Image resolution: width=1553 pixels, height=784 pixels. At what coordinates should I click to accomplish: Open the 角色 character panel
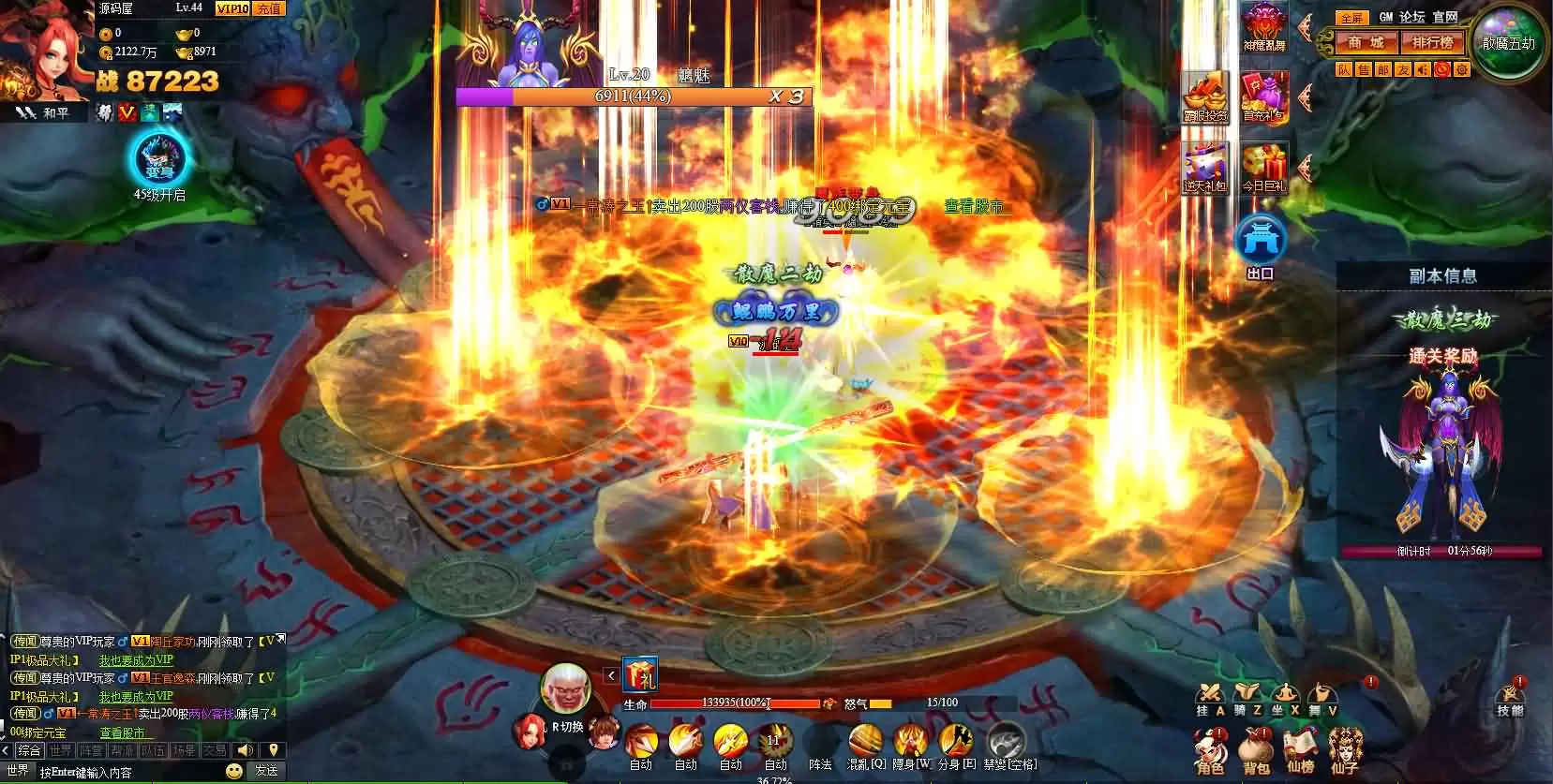[x=1212, y=749]
